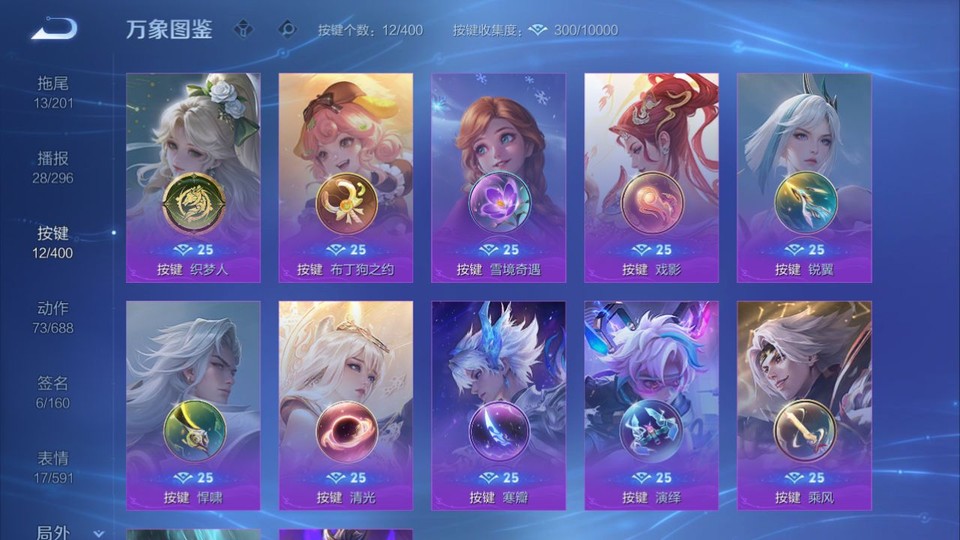Open the 播报 category tab
This screenshot has width=960, height=540.
click(53, 167)
